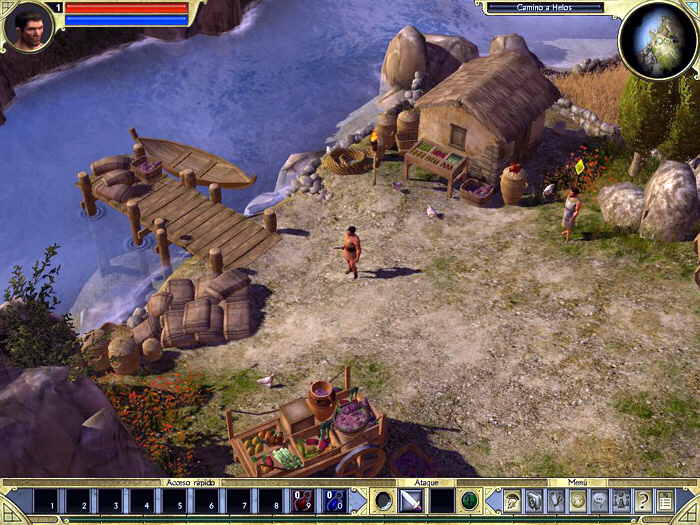
Task: Open the circular minimap
Action: [656, 39]
